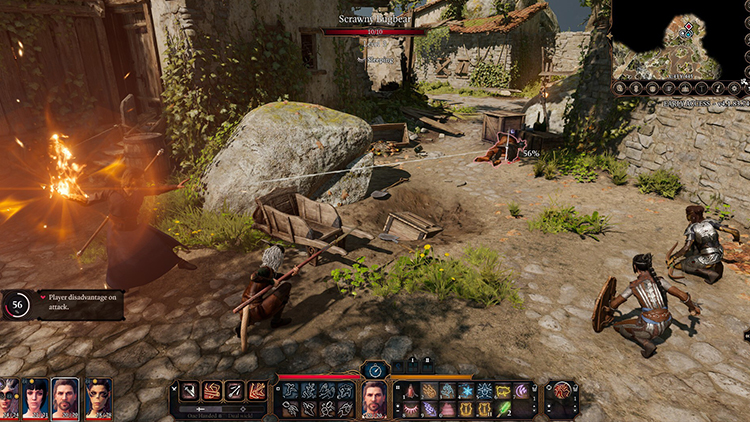
Task: Click the leftmost round button under minimap
Action: click(x=620, y=88)
